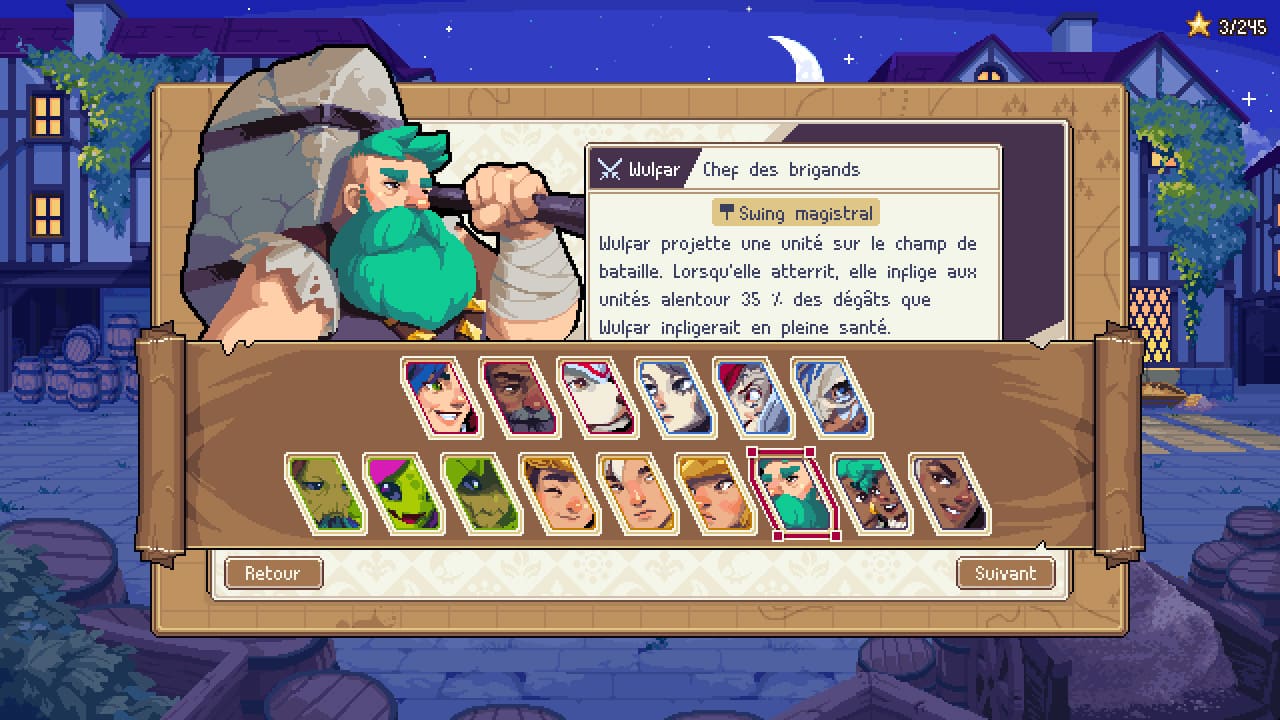Click the Suivant button

pyautogui.click(x=1005, y=573)
